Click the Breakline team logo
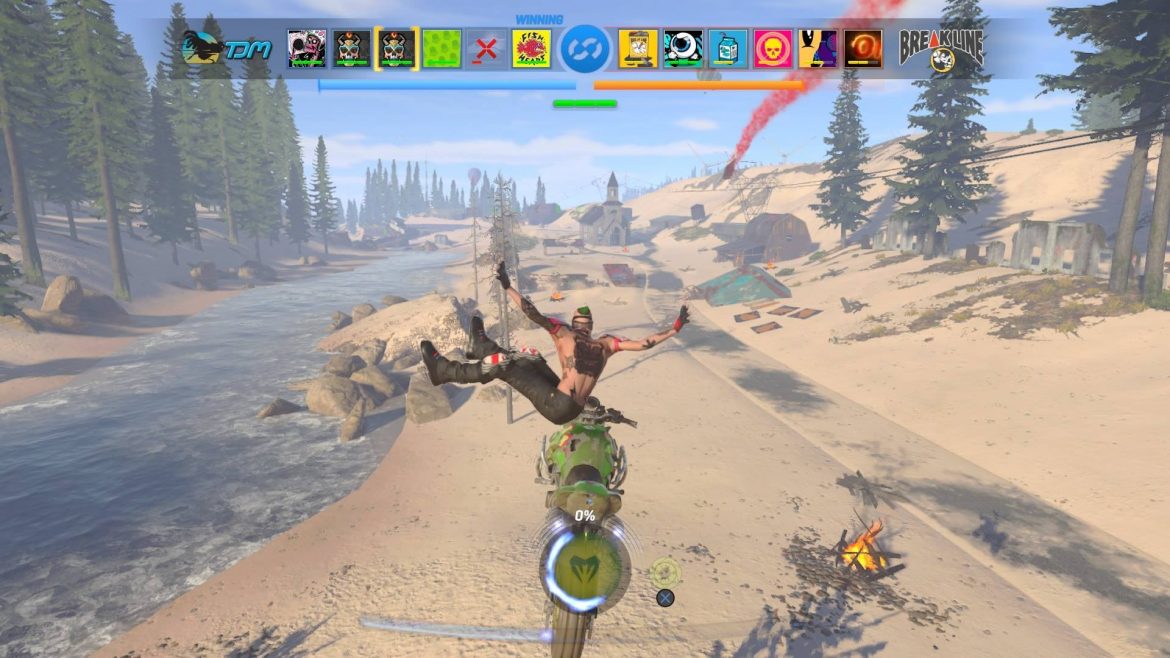Viewport: 1170px width, 658px height. point(941,49)
